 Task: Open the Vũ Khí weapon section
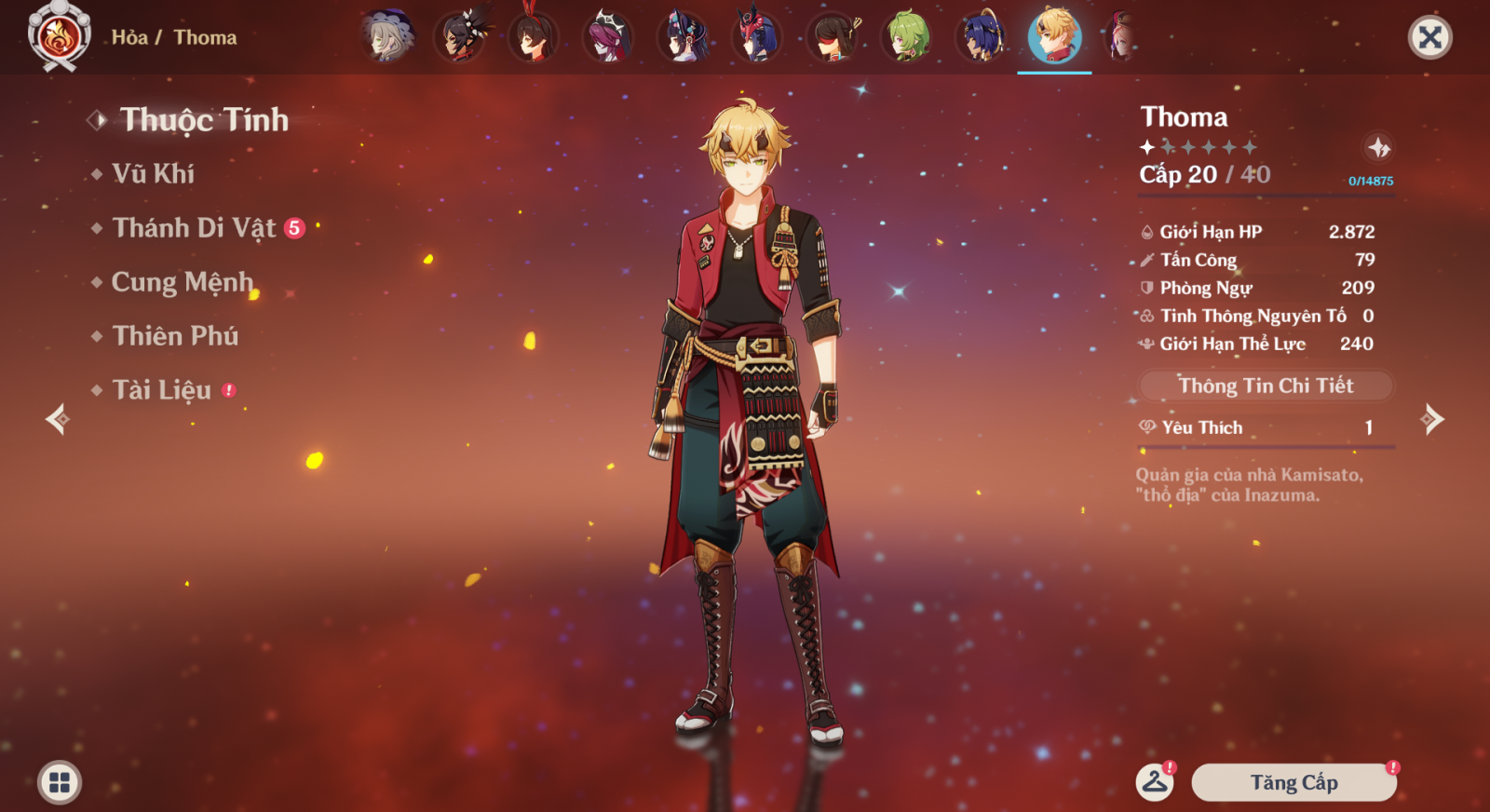[x=153, y=174]
